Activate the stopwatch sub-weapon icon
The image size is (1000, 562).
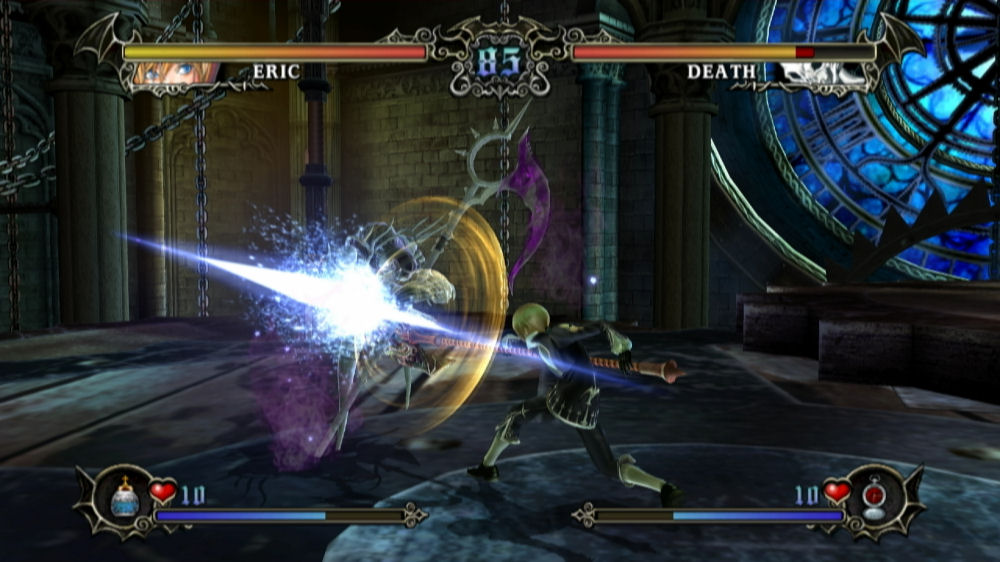pos(874,496)
